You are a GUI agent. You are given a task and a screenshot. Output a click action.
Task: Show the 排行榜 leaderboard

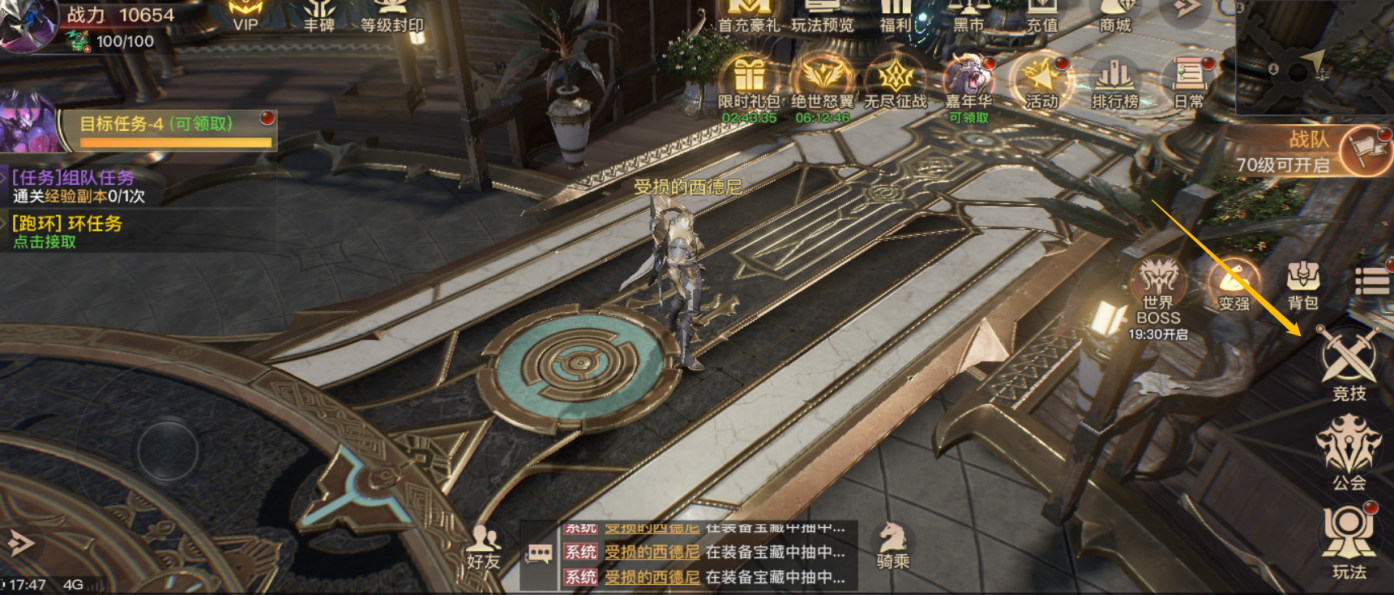click(x=1115, y=80)
